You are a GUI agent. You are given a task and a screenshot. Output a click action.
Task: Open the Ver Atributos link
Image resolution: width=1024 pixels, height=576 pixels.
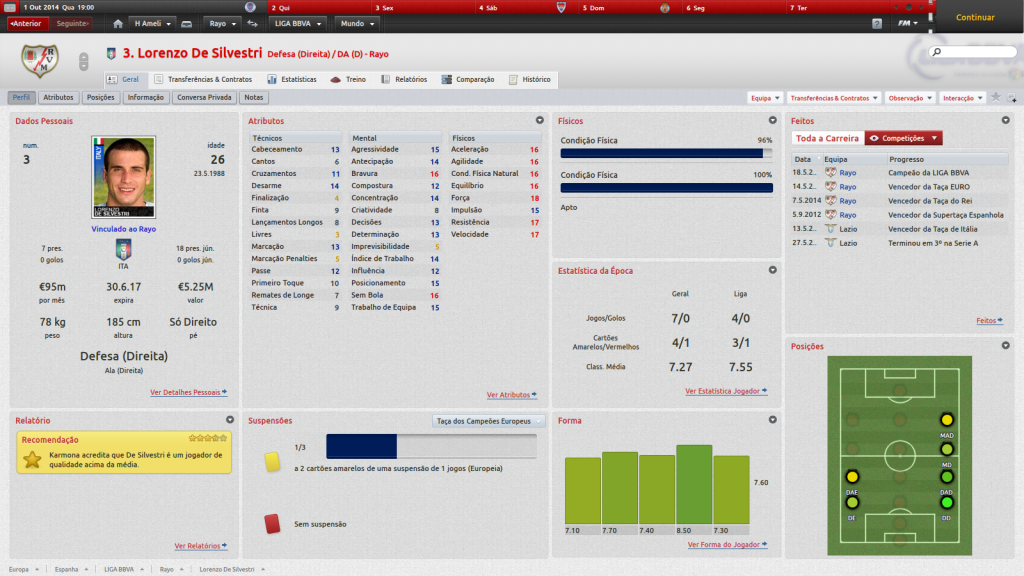[510, 395]
